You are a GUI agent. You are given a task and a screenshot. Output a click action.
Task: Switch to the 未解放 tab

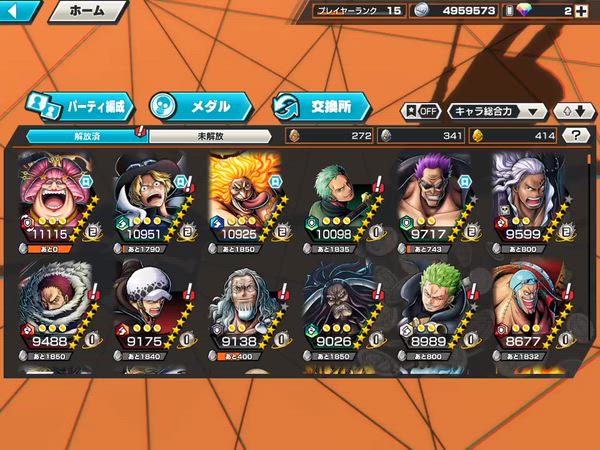(x=210, y=136)
